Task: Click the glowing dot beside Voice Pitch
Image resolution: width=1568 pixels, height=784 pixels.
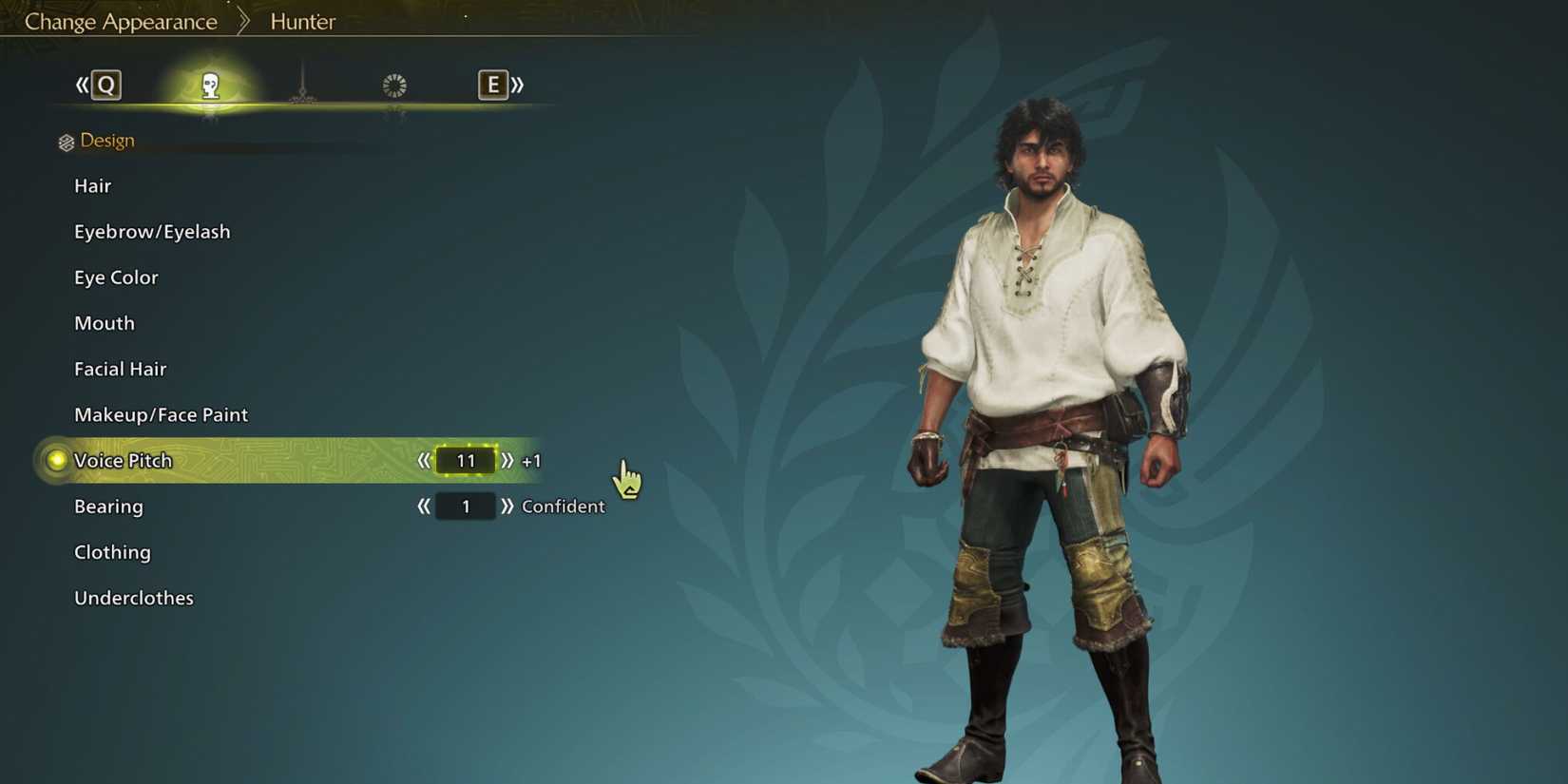Action: [57, 460]
